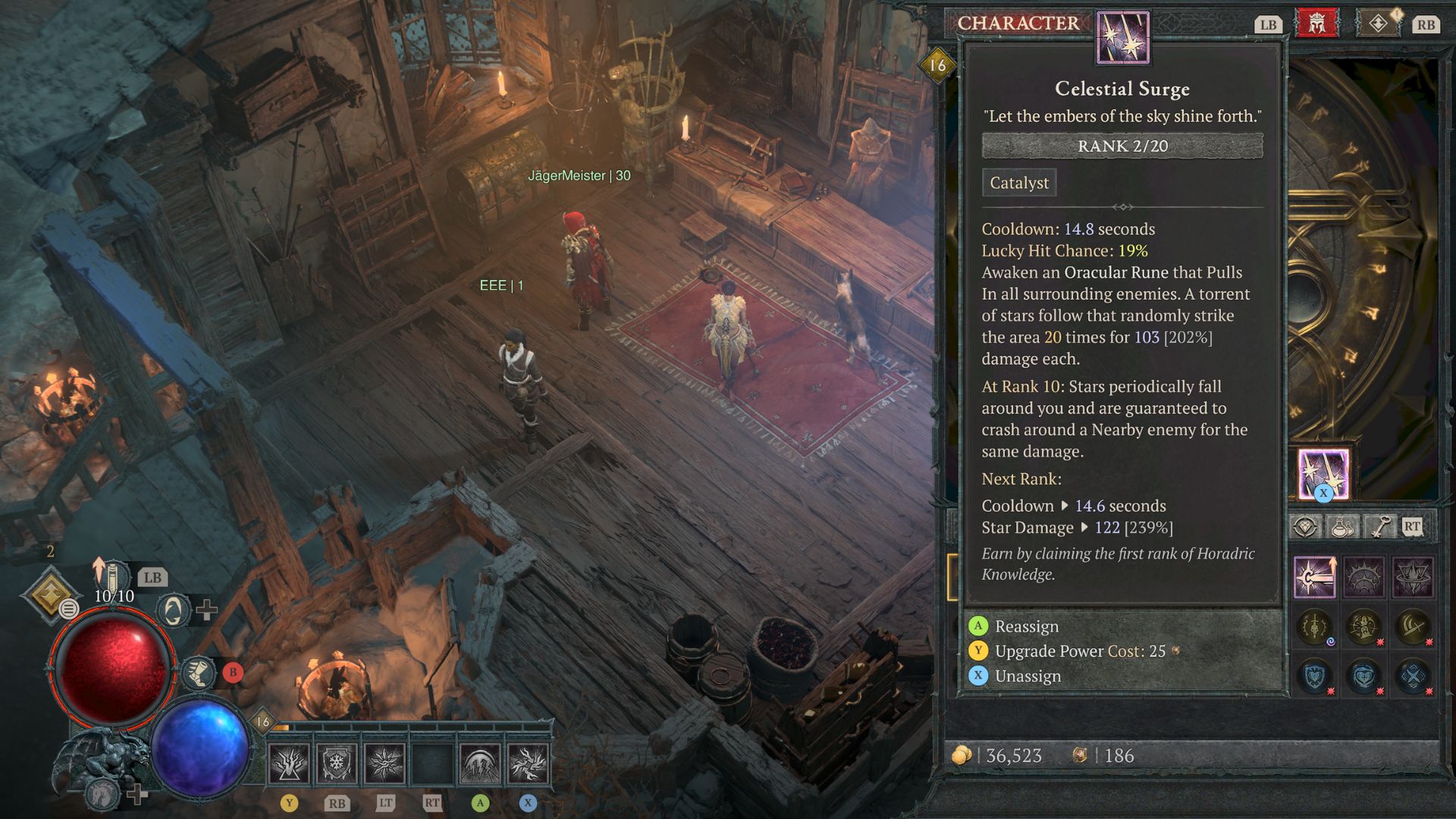Open the gem socket category tab
The image size is (1456, 819).
click(1306, 526)
